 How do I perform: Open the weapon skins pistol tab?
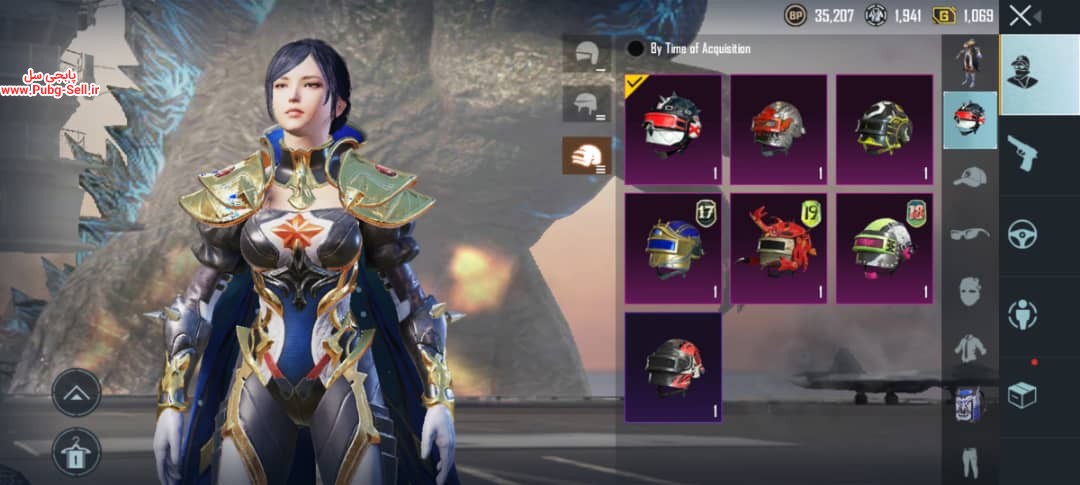tap(1022, 152)
